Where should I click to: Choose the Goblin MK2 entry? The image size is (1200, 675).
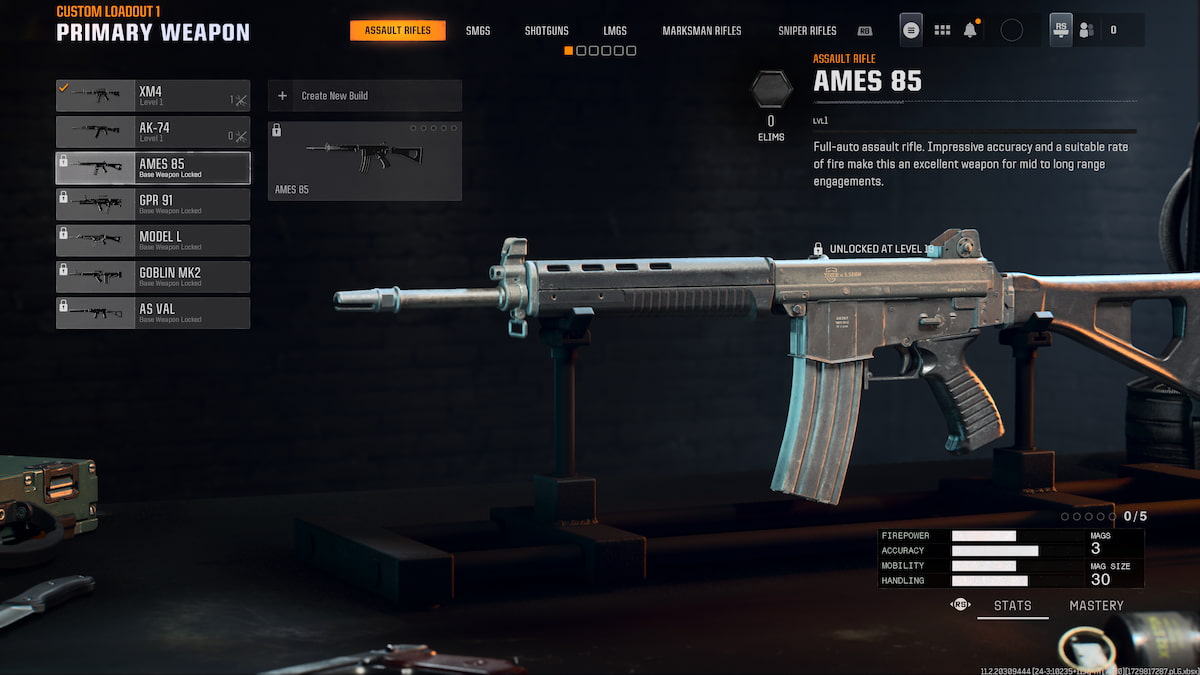pos(153,276)
